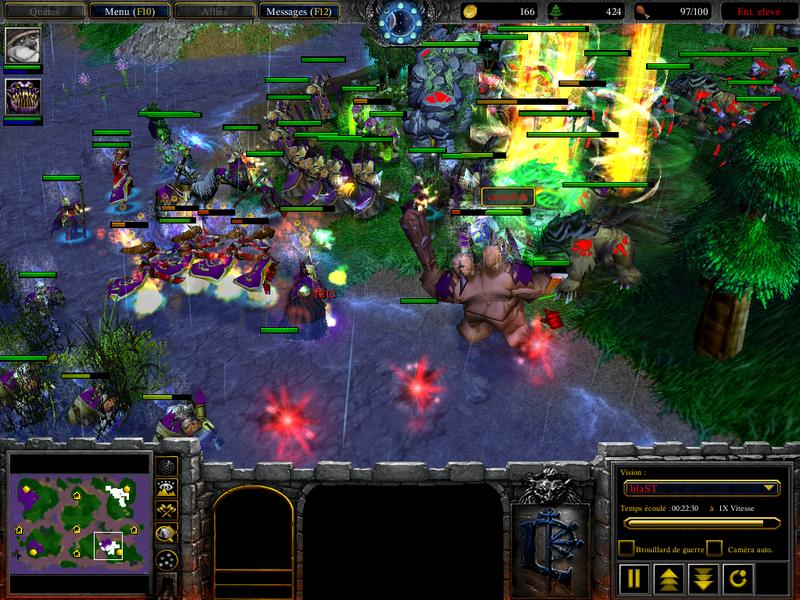Open the Messages (F12) log
800x600 pixels.
point(300,11)
